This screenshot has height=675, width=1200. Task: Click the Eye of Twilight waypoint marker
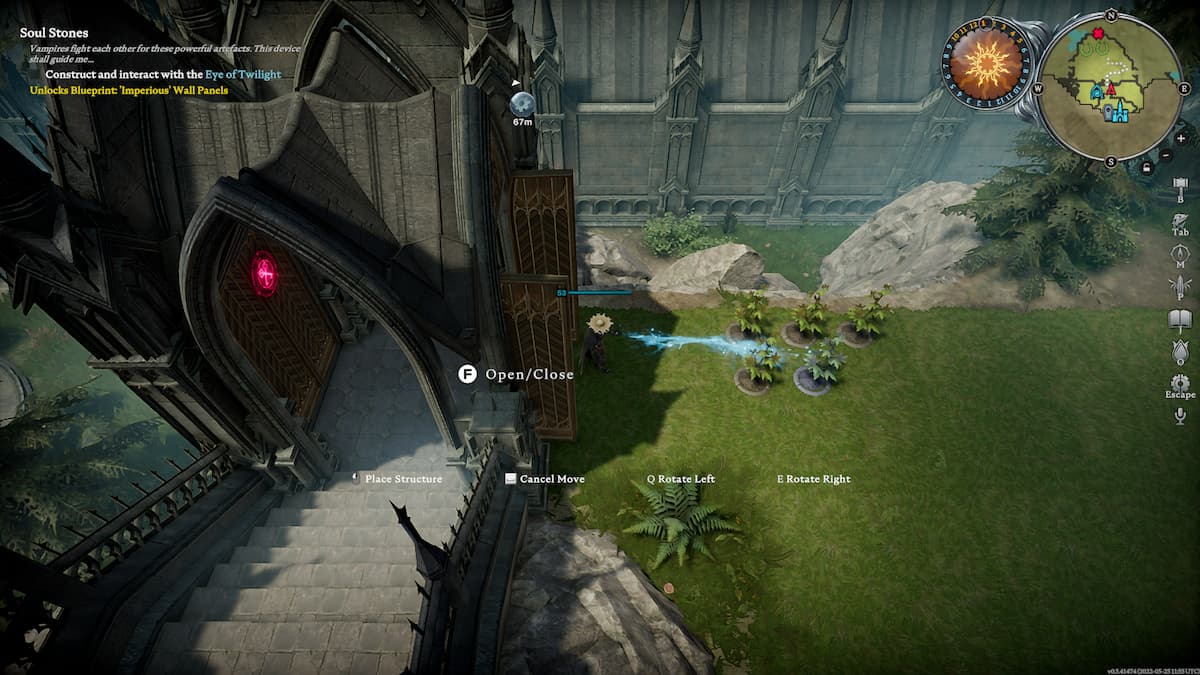click(522, 103)
